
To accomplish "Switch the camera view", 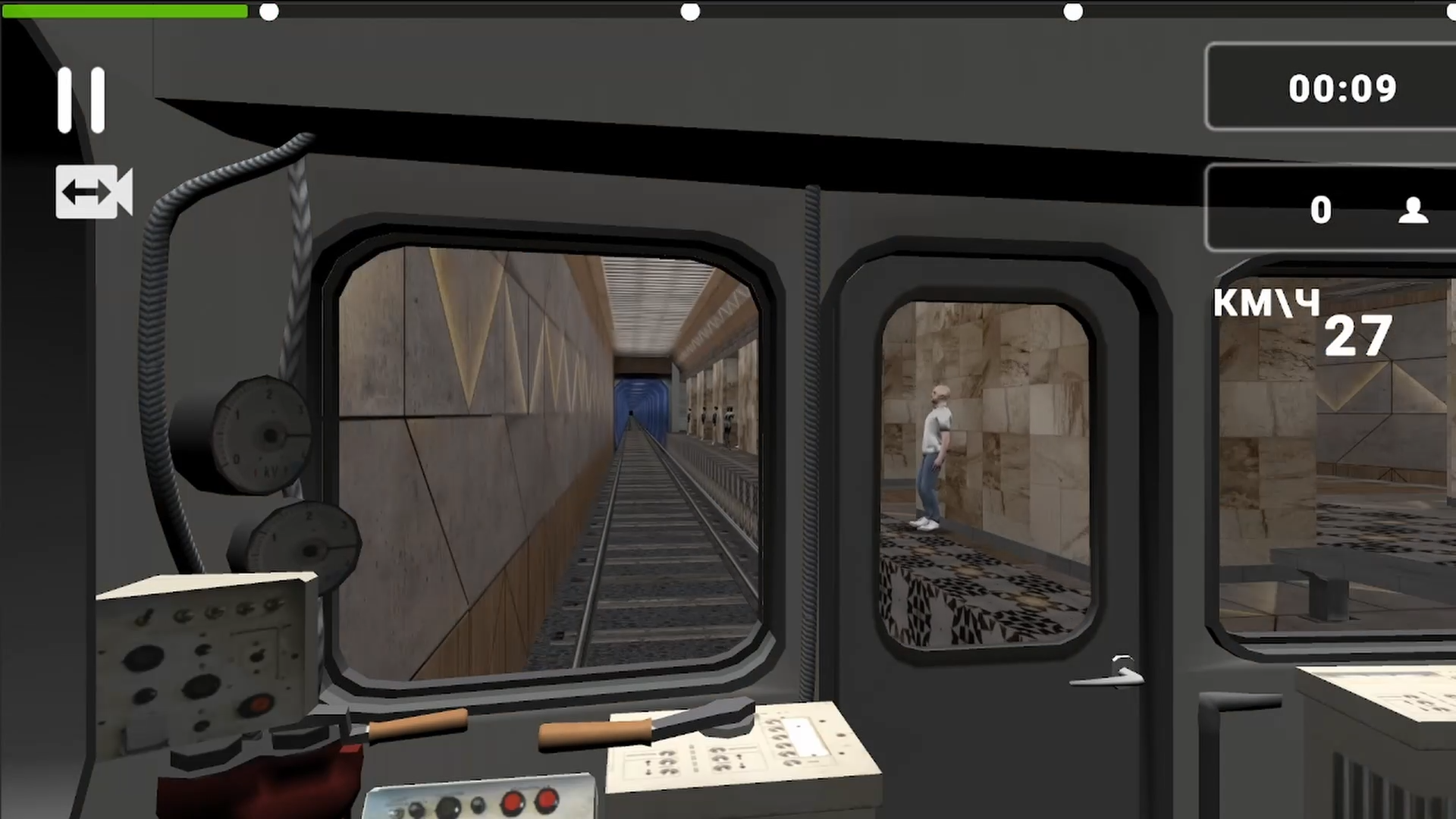I will pyautogui.click(x=93, y=191).
